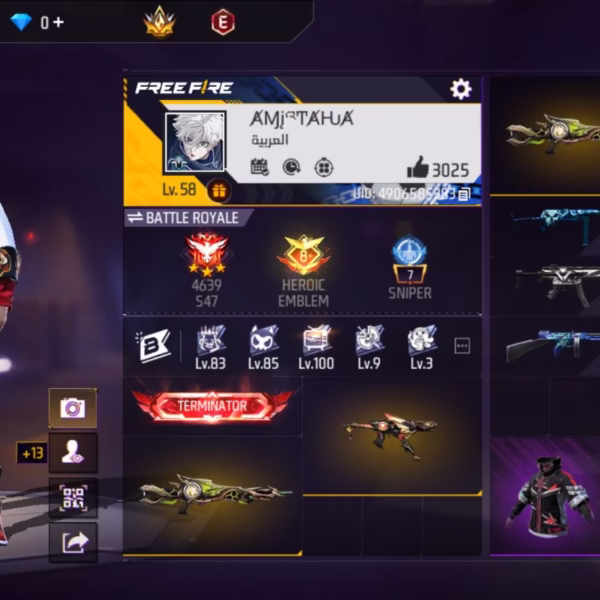Open the red hexagon E badge
The image size is (600, 600).
(x=223, y=21)
